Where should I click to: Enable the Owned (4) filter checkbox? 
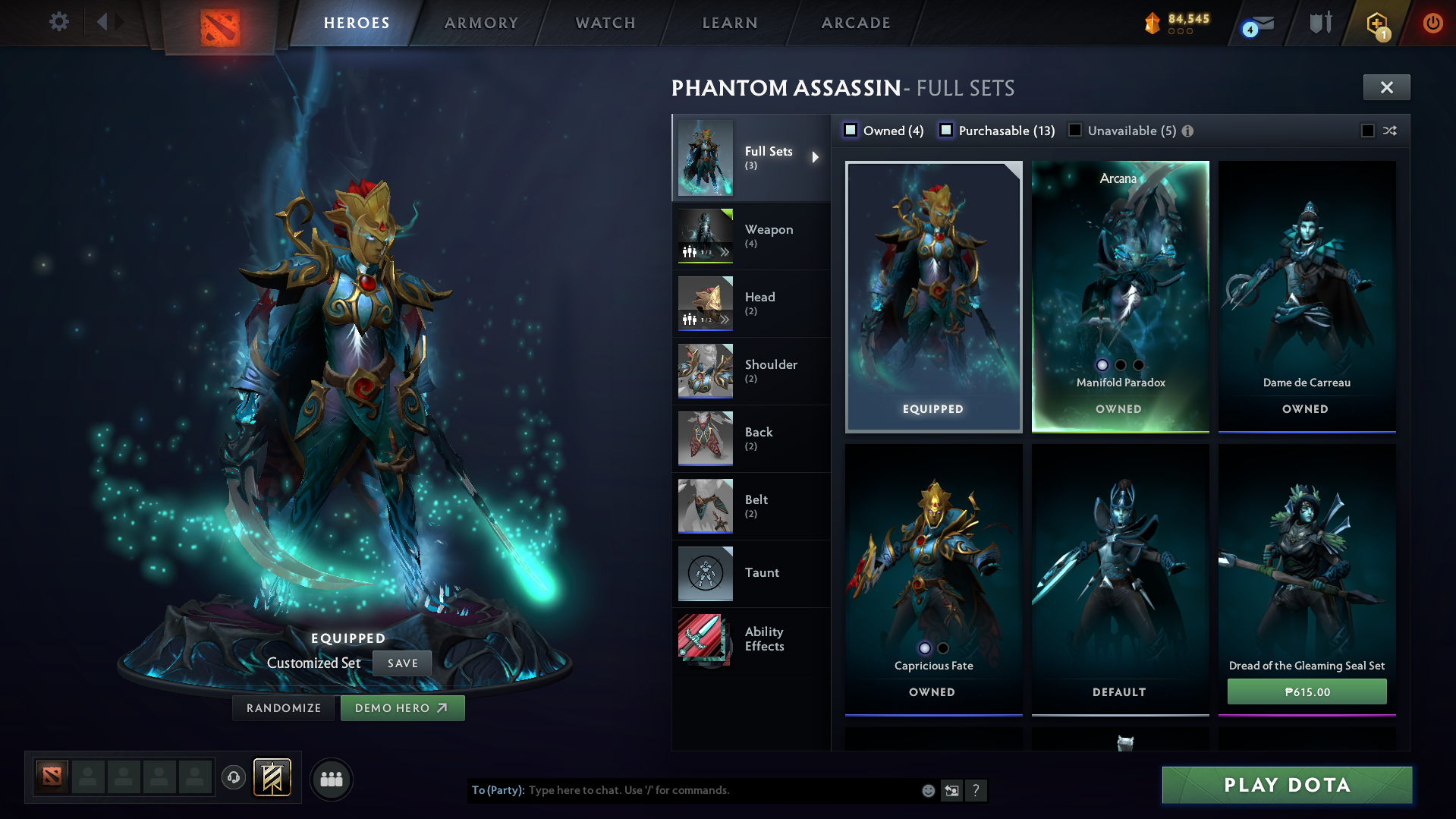[x=851, y=130]
